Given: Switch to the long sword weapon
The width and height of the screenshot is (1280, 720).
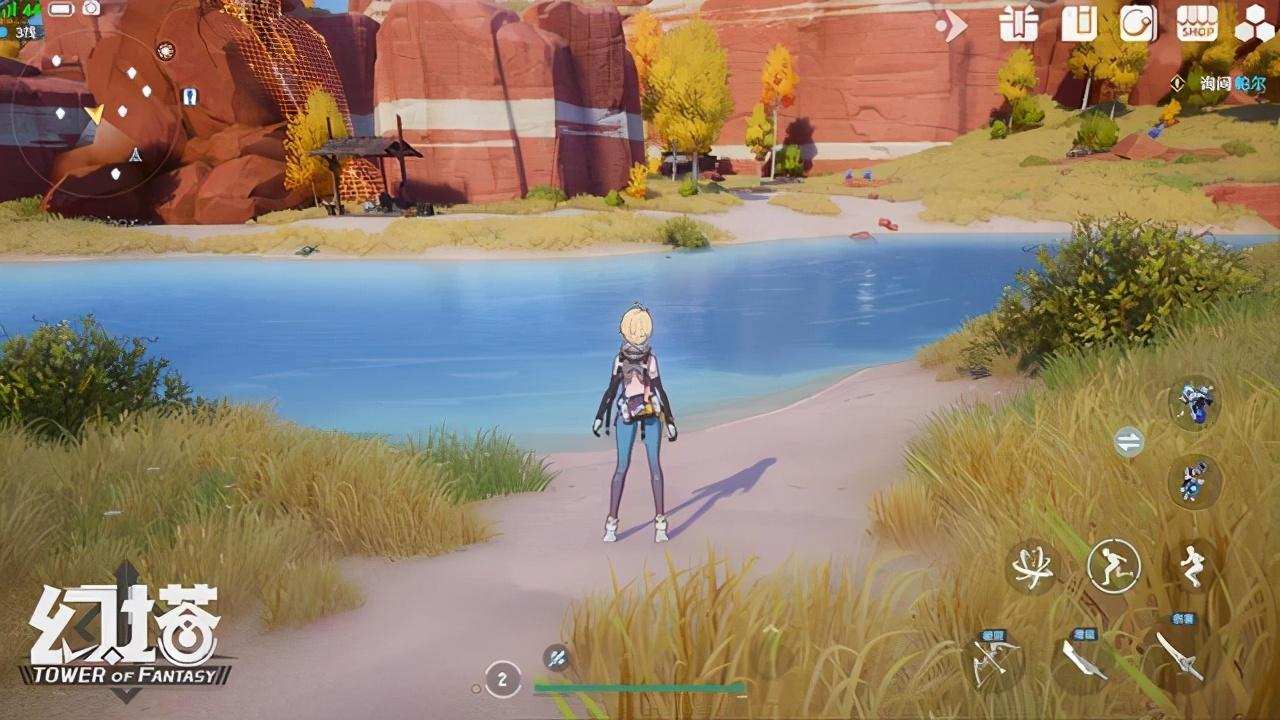Looking at the screenshot, I should pos(1178,657).
